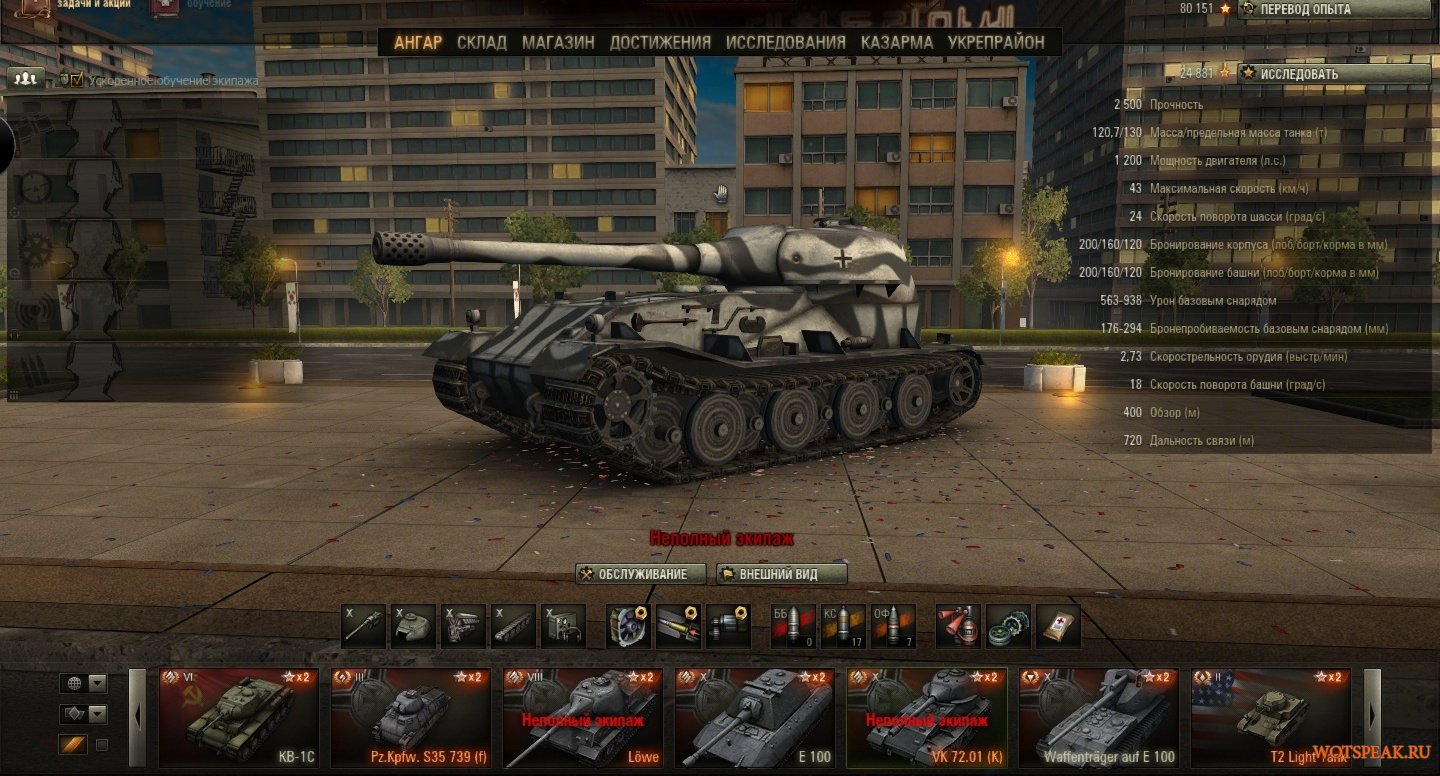Viewport: 1440px width, 776px height.
Task: Open the Склад tab
Action: pyautogui.click(x=481, y=42)
